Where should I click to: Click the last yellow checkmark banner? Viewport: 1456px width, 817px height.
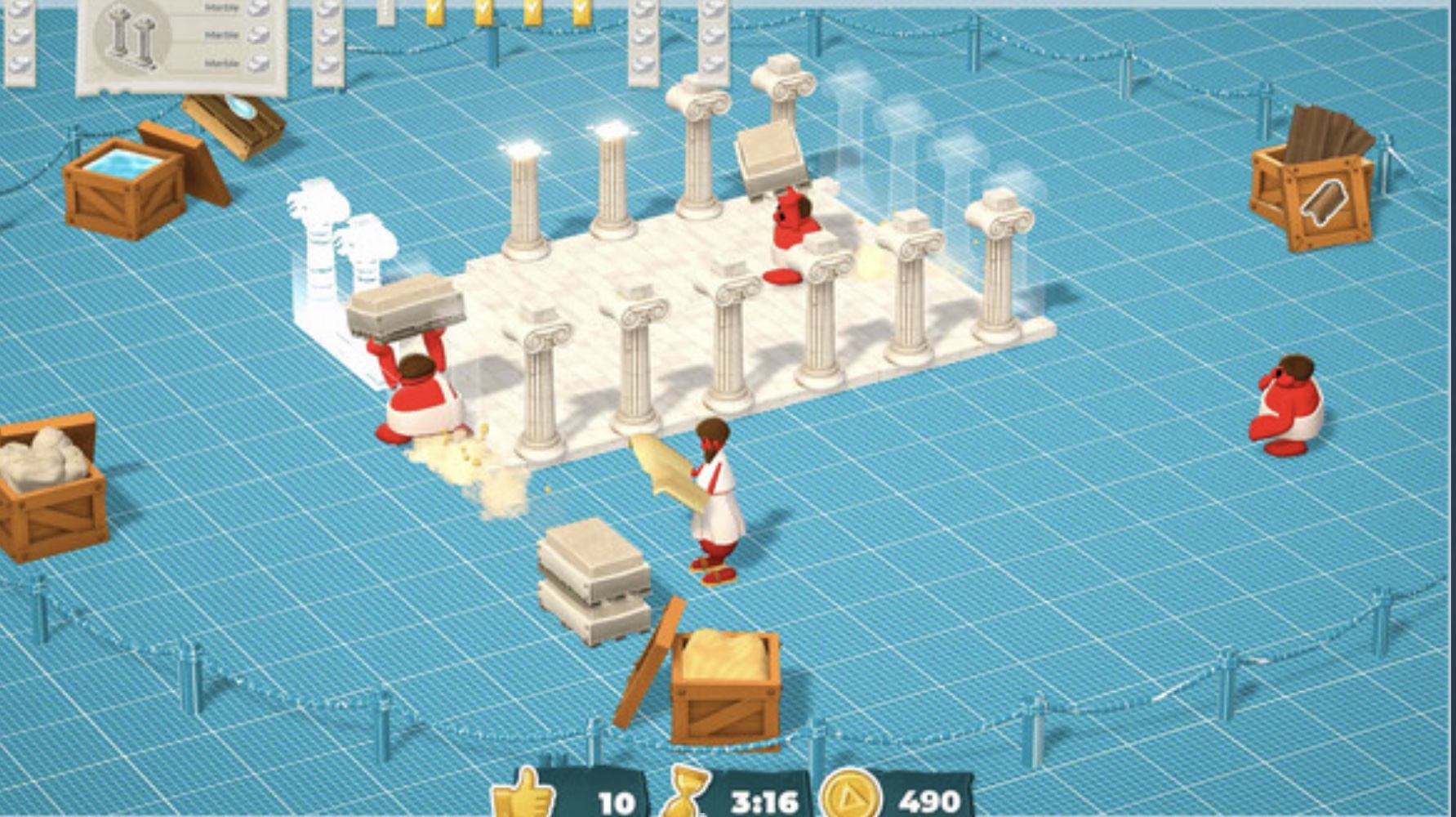(581, 10)
